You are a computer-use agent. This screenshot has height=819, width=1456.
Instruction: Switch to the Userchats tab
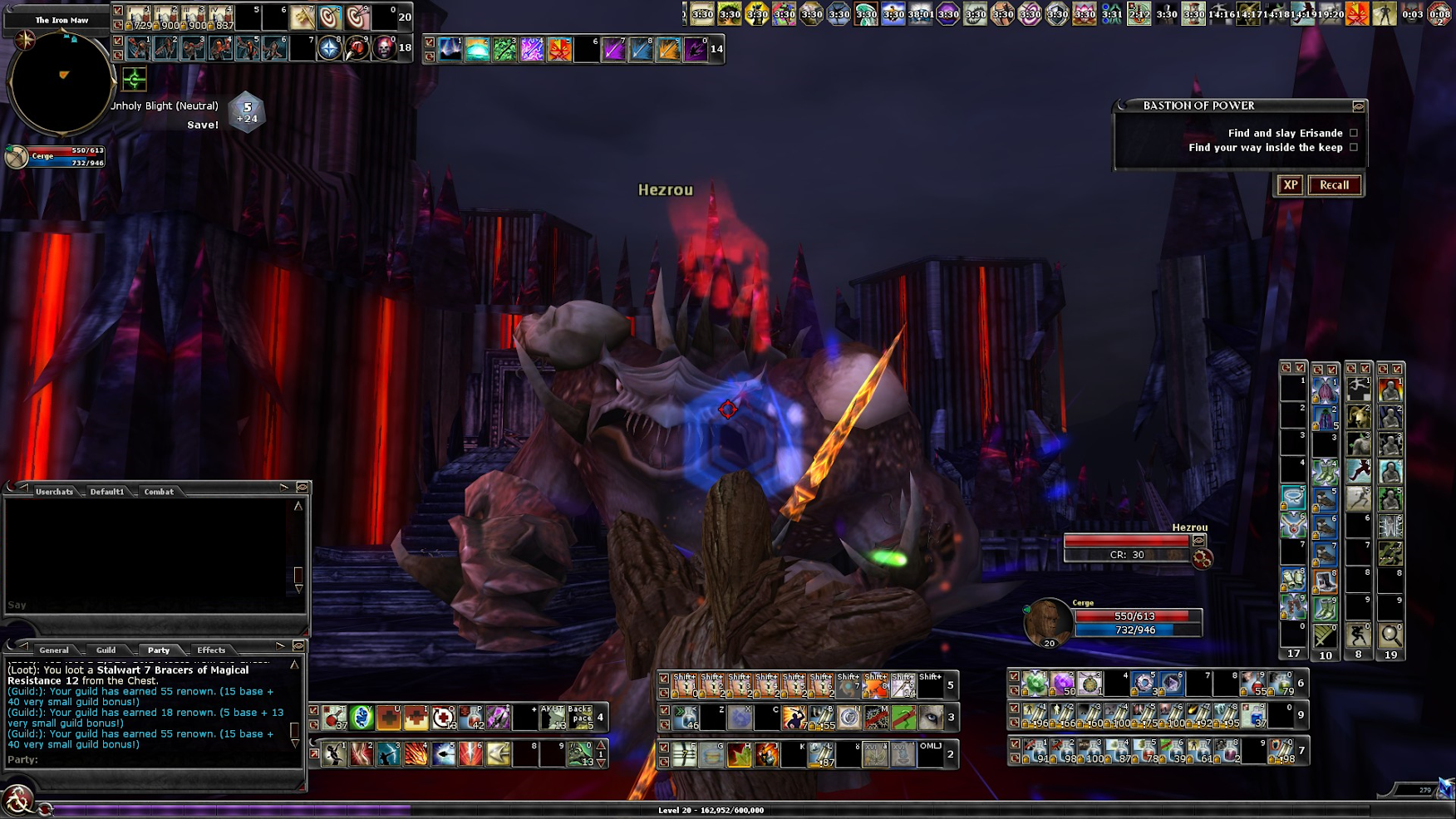coord(54,492)
